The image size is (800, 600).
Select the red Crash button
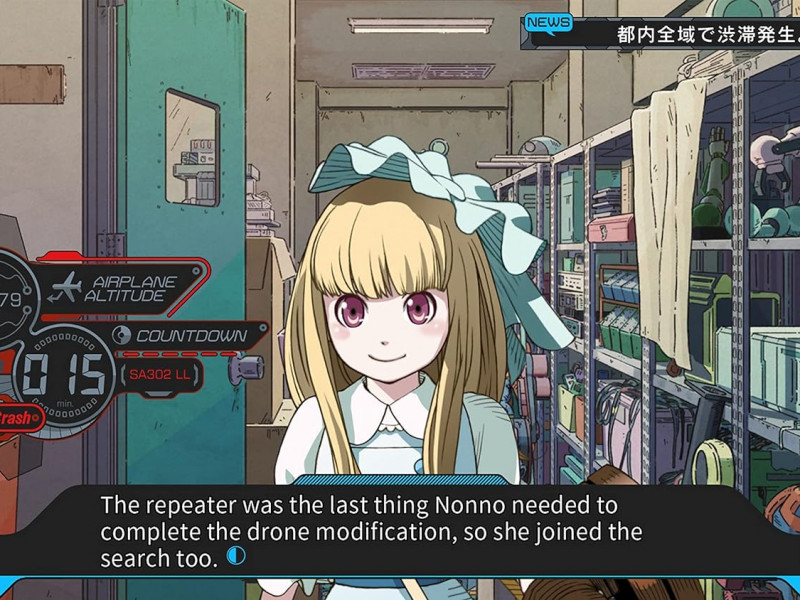[x=19, y=418]
